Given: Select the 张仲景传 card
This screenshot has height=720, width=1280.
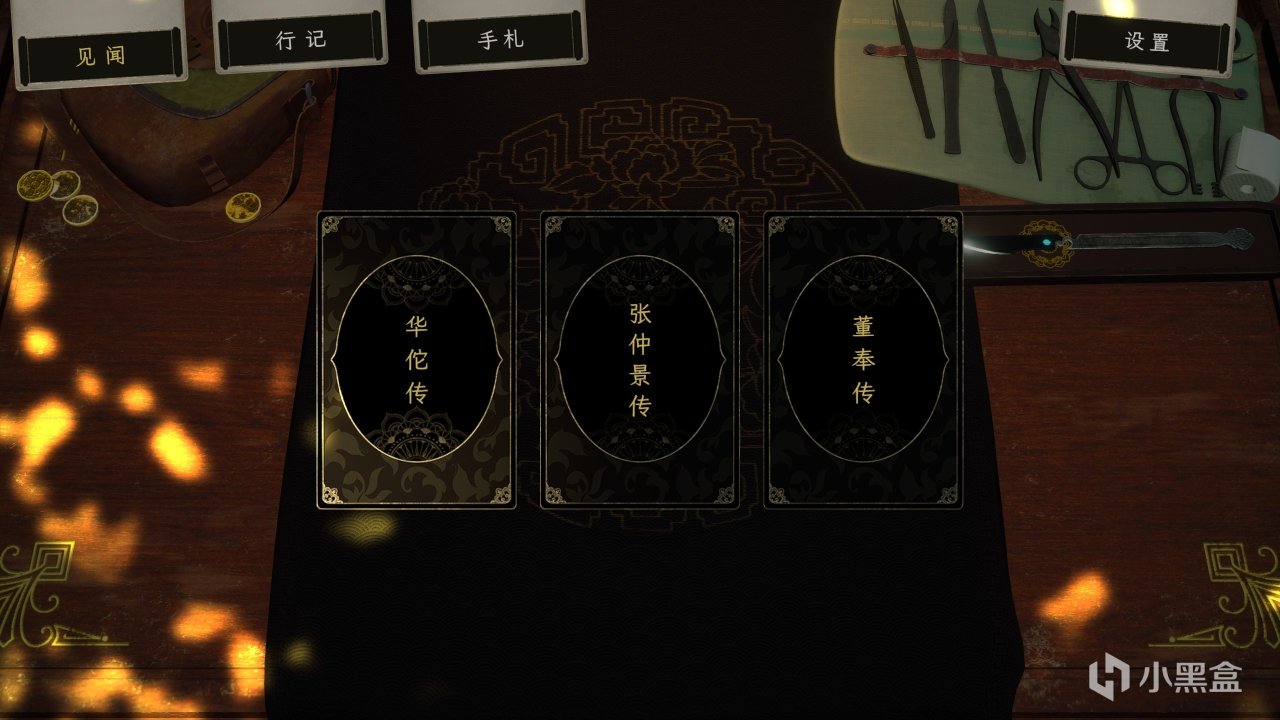Looking at the screenshot, I should [640, 360].
